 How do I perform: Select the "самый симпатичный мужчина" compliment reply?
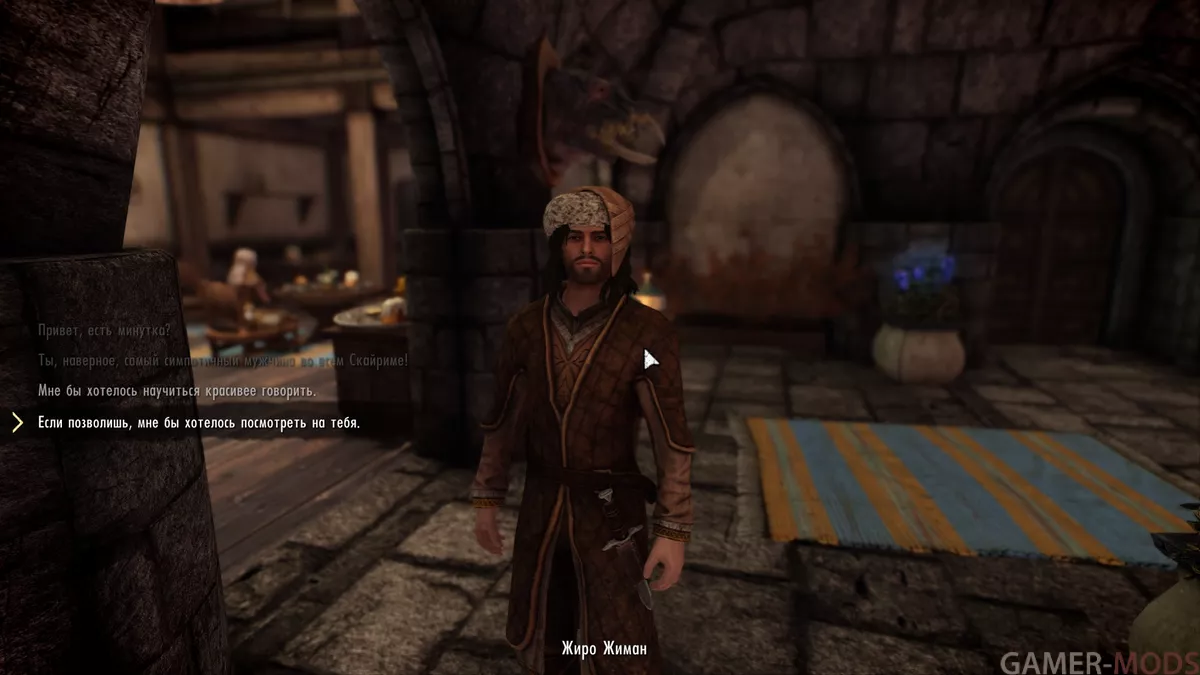(222, 360)
